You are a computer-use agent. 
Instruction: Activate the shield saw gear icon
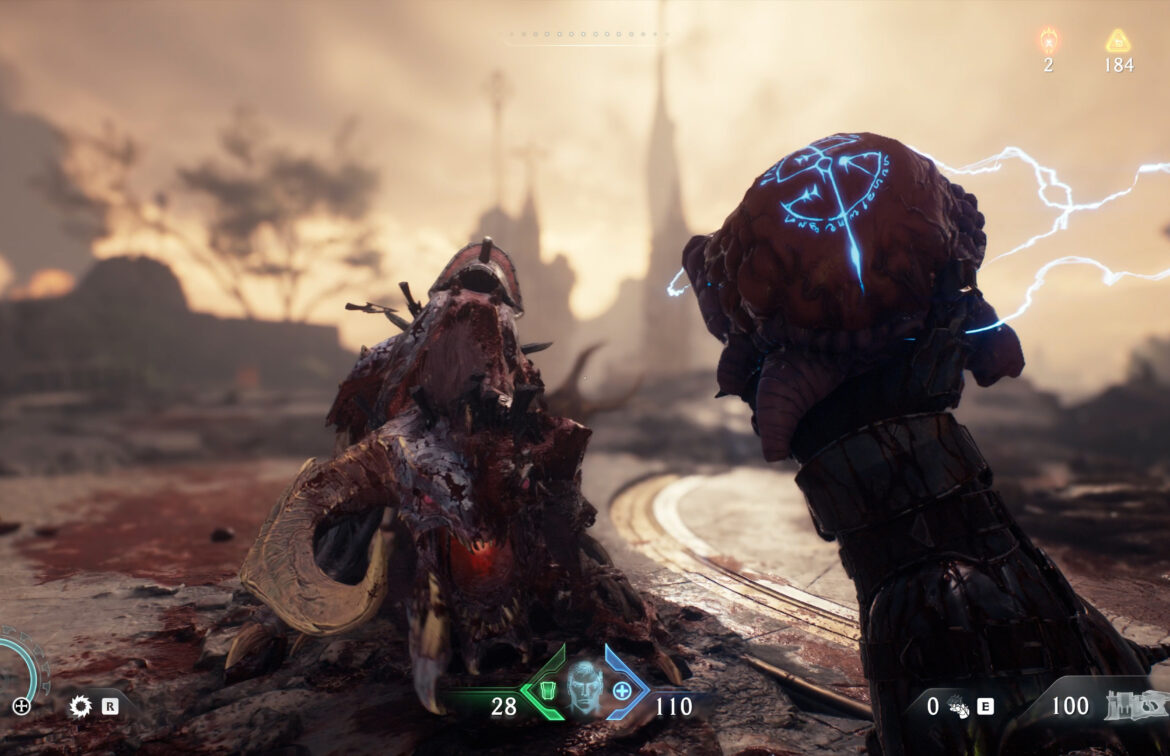coord(80,707)
